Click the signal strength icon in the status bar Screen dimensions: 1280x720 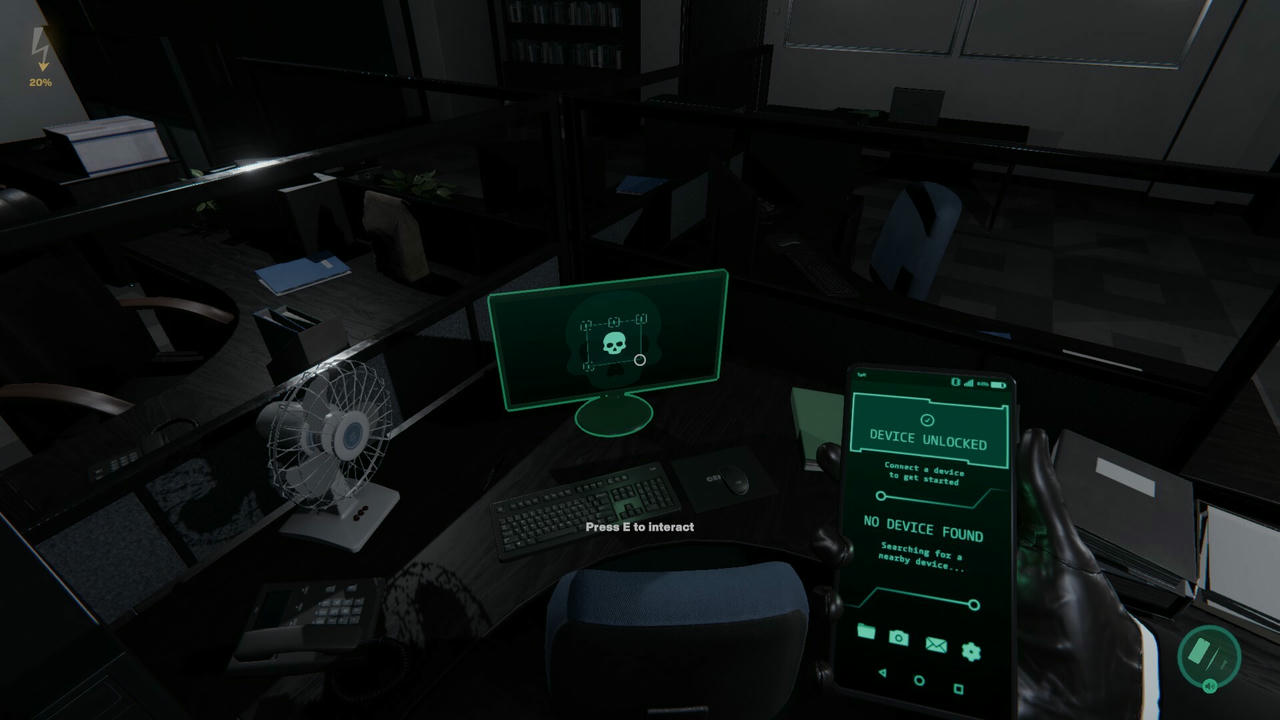969,383
